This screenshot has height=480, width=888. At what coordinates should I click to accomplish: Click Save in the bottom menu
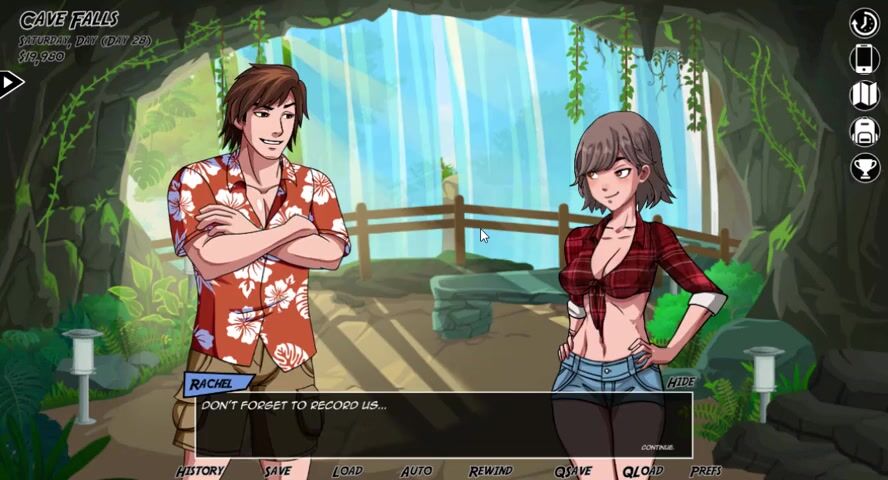tap(278, 471)
